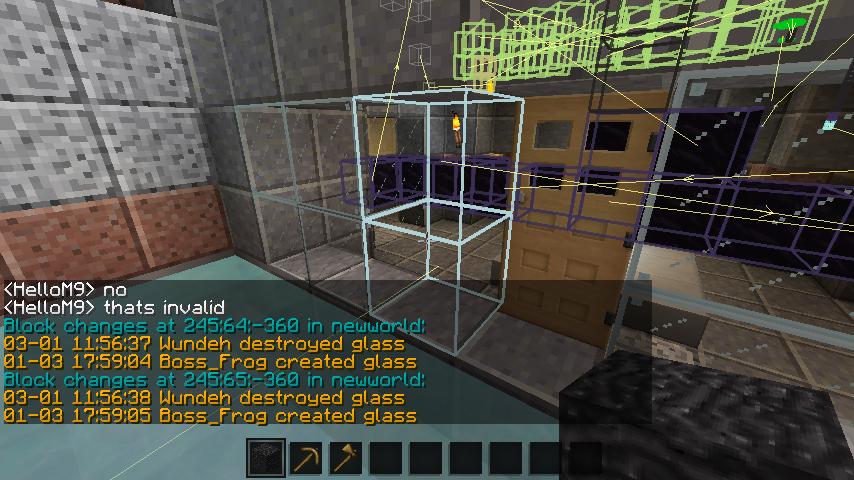The height and width of the screenshot is (480, 854).
Task: Select the golden axe hotbar slot
Action: (x=346, y=458)
